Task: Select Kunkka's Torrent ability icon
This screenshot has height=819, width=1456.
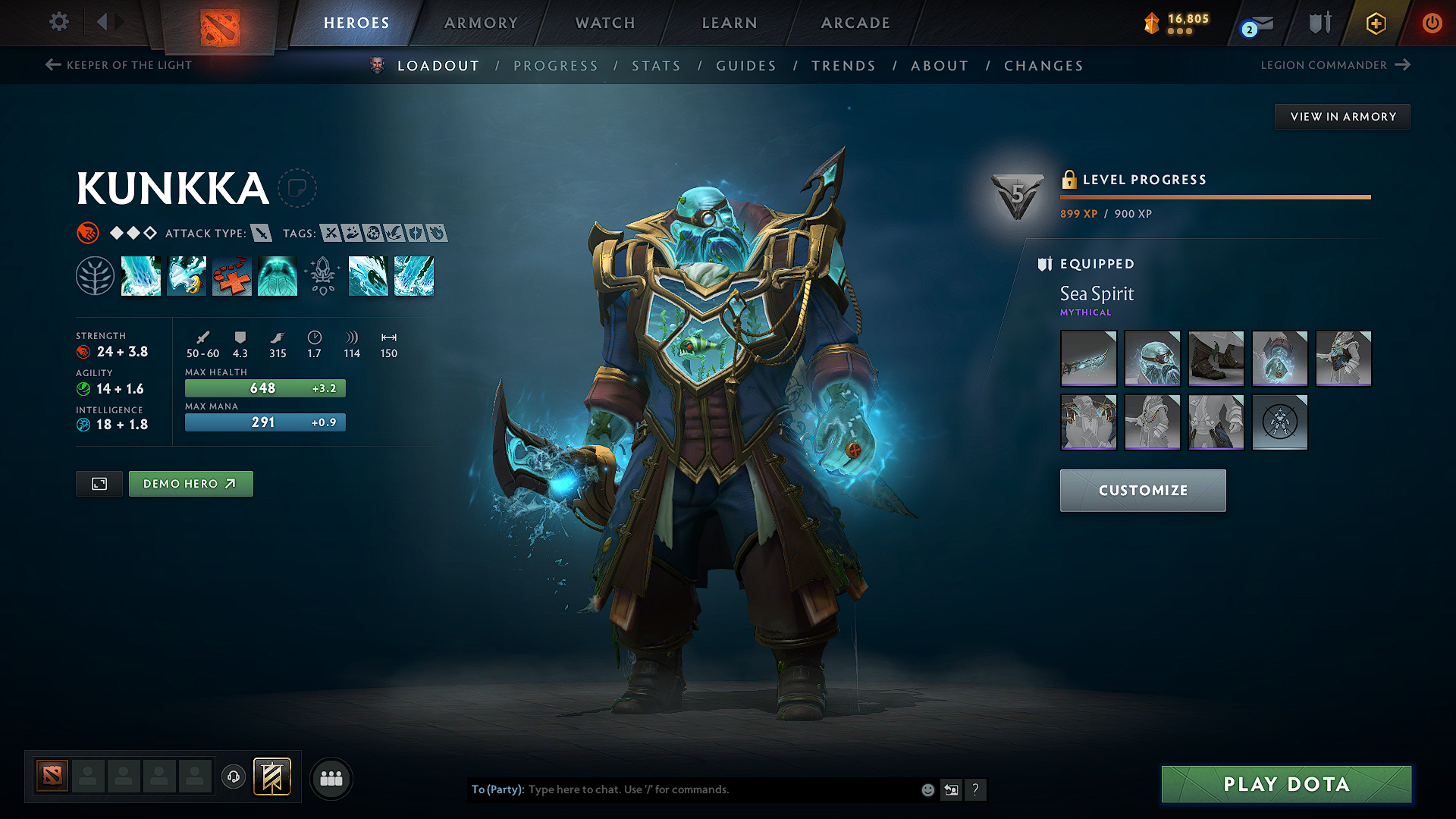Action: point(141,276)
